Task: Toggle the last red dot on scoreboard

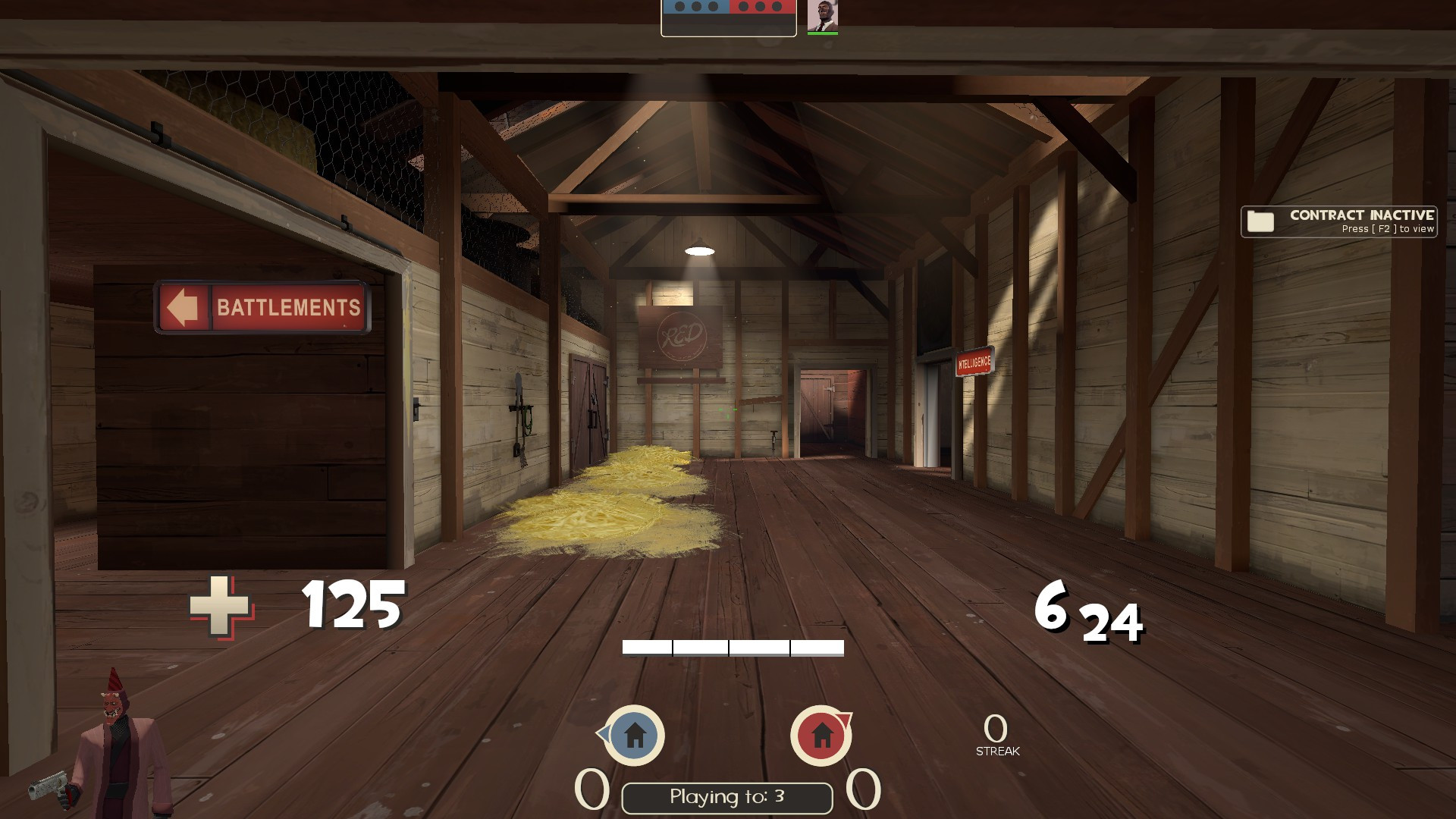Action: (777, 7)
